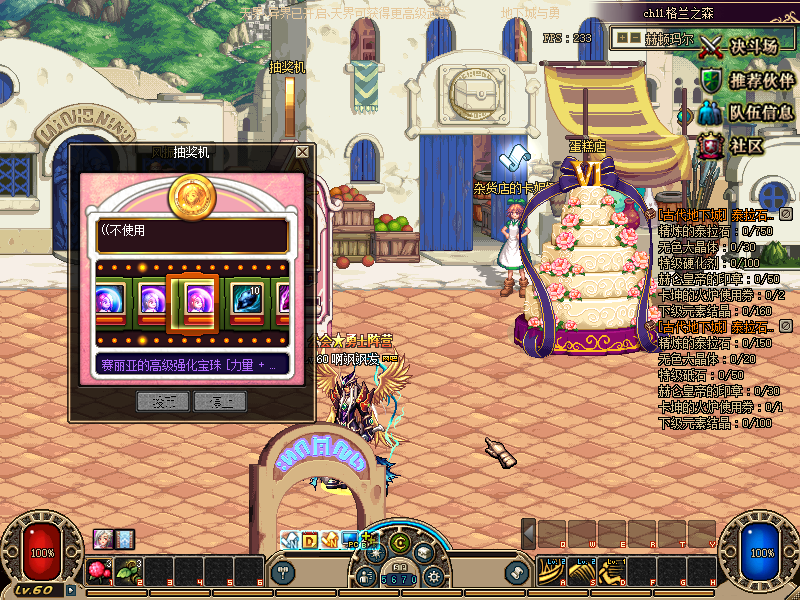
Task: Click the minimap minus button
Action: (x=634, y=37)
